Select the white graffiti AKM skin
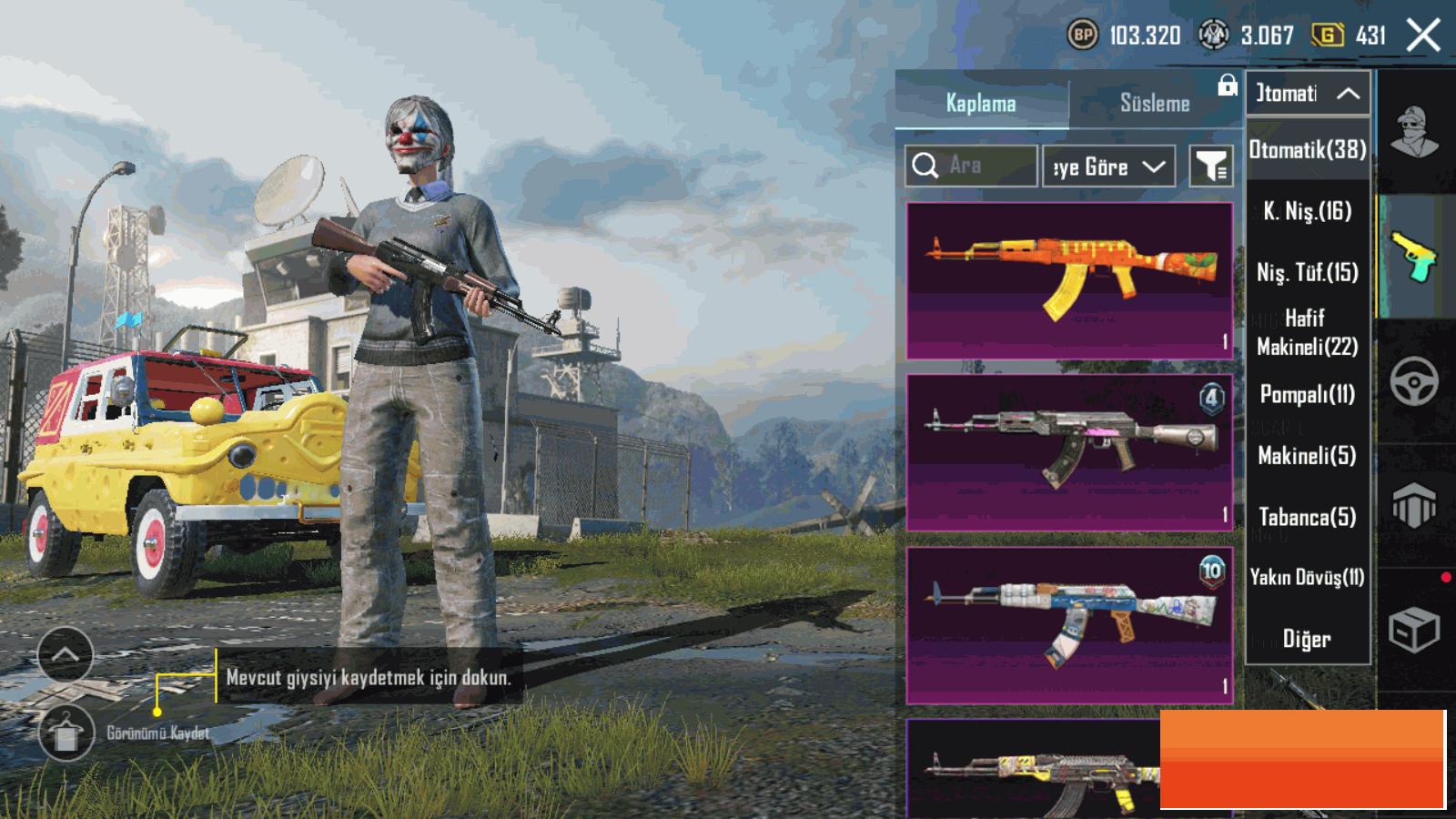The height and width of the screenshot is (819, 1456). pos(1069,625)
